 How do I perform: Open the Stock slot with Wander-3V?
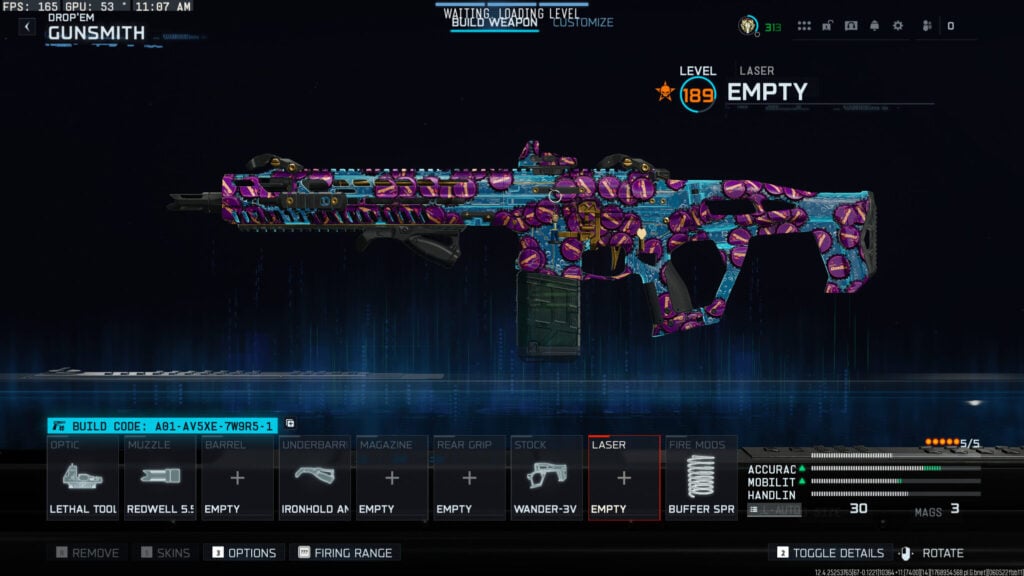tap(546, 477)
